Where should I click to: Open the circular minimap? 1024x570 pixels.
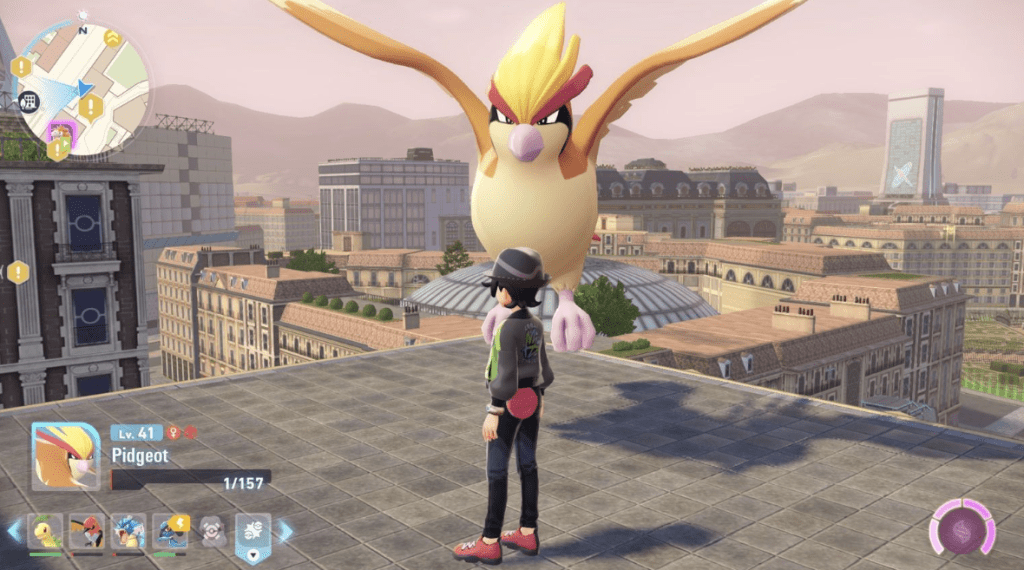[83, 88]
